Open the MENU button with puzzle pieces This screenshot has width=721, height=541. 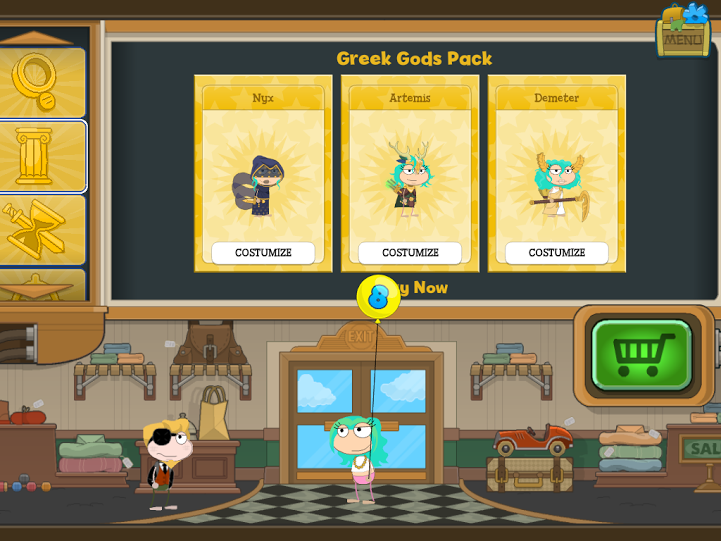[x=683, y=32]
